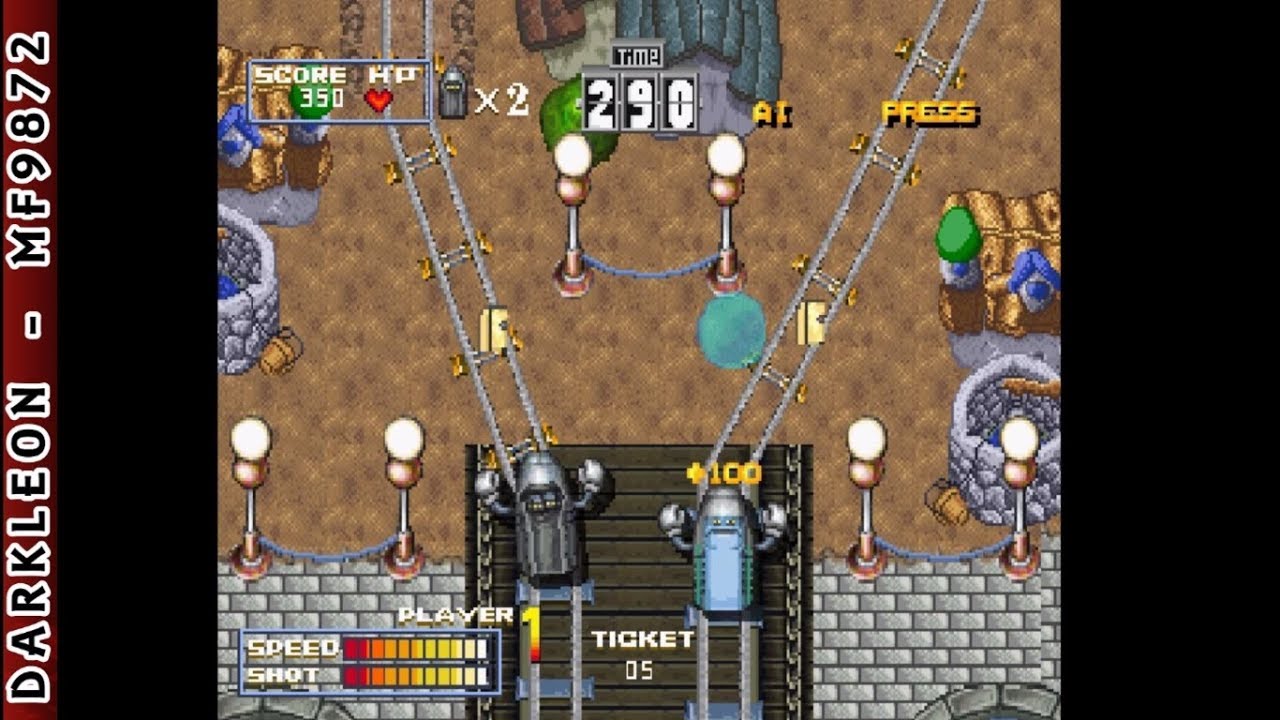Select the small robot lives icon

tap(452, 92)
